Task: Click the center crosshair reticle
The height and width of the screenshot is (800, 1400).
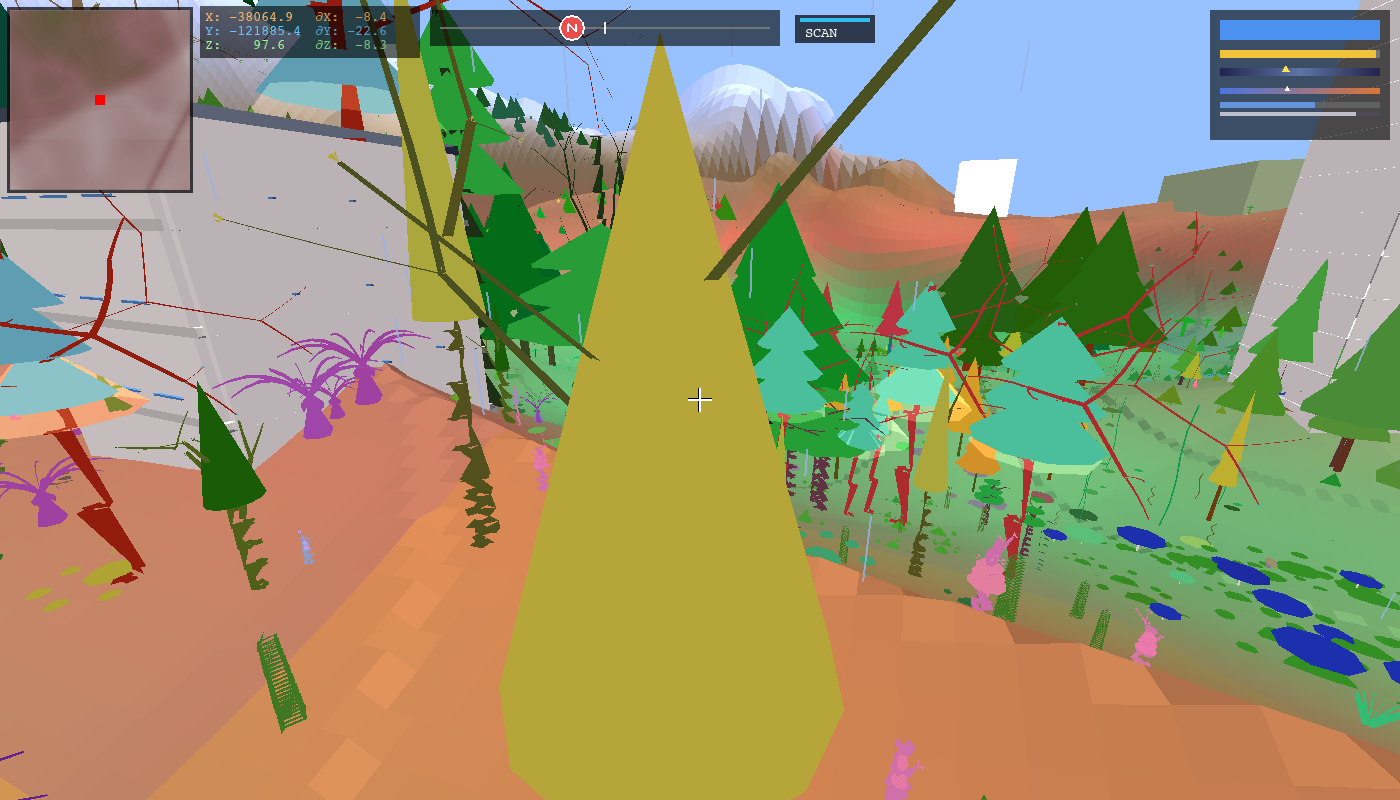Action: coord(700,400)
